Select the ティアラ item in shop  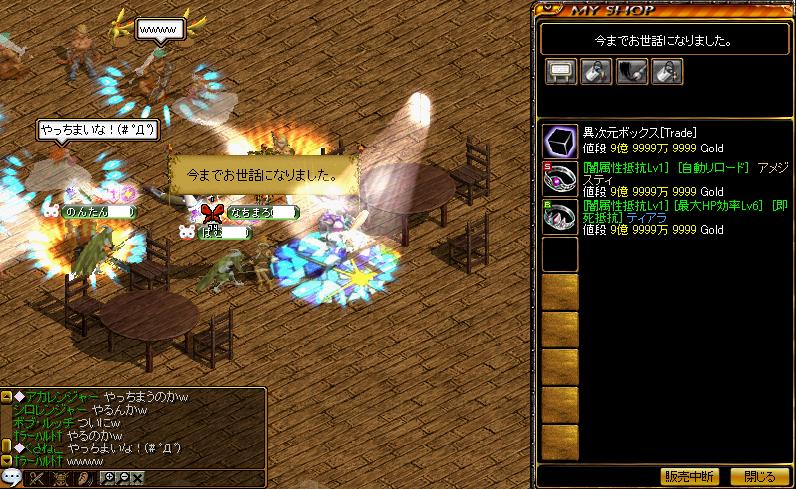click(x=560, y=215)
